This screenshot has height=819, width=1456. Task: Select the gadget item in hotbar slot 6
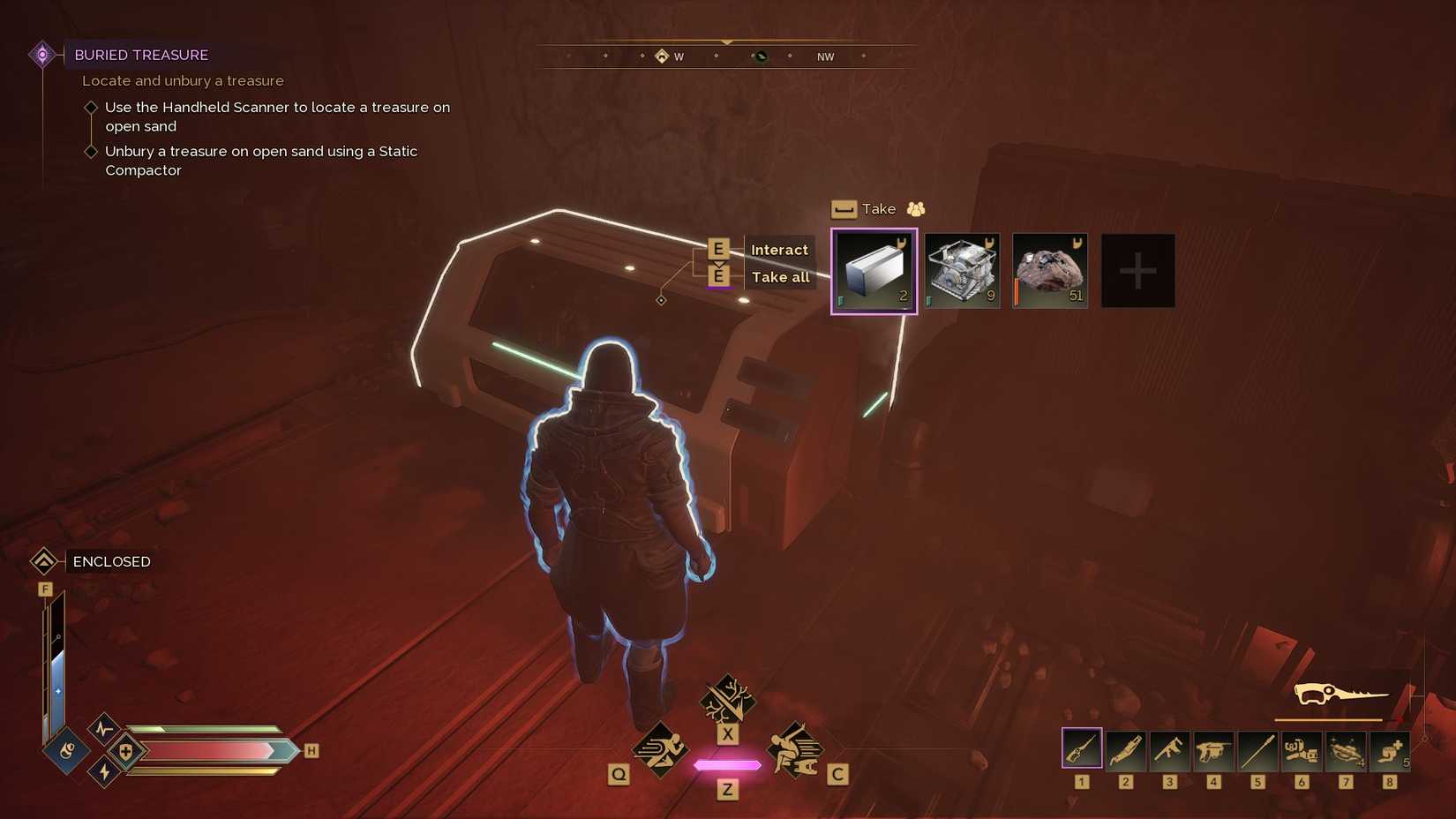click(x=1301, y=749)
